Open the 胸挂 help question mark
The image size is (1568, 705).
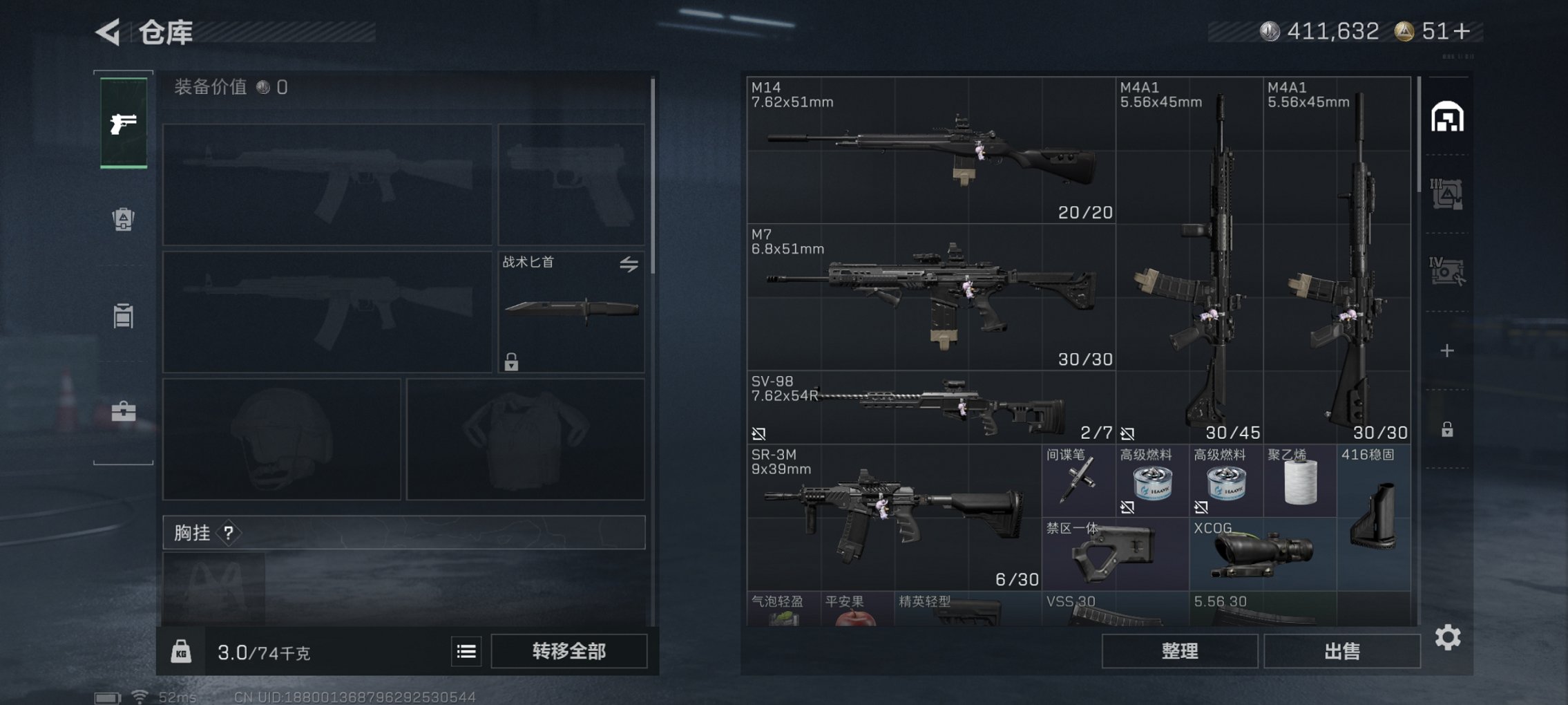coord(229,533)
